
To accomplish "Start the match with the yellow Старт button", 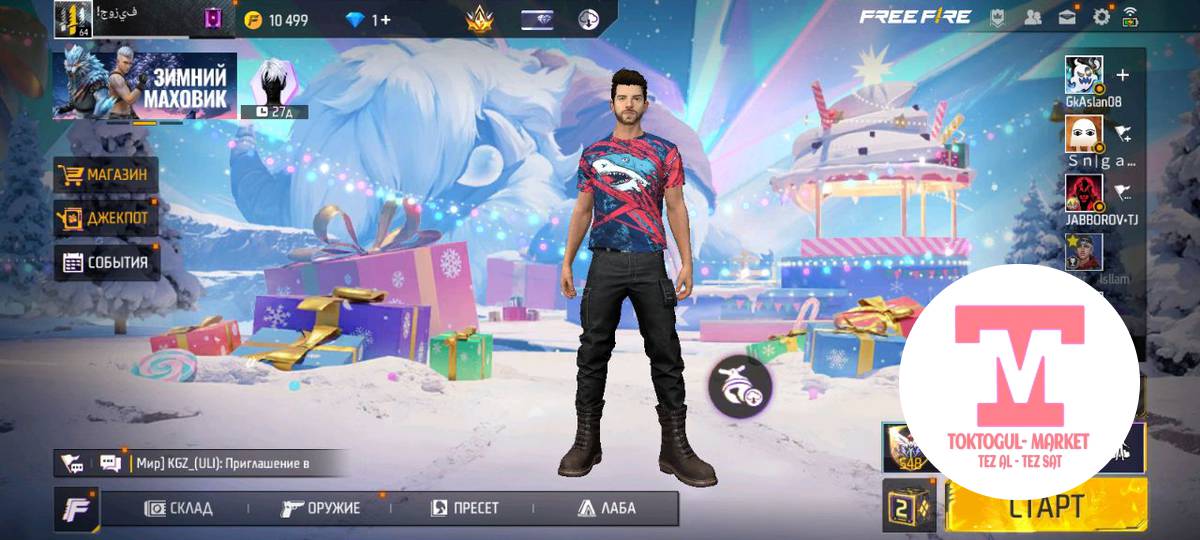I will pyautogui.click(x=1045, y=505).
